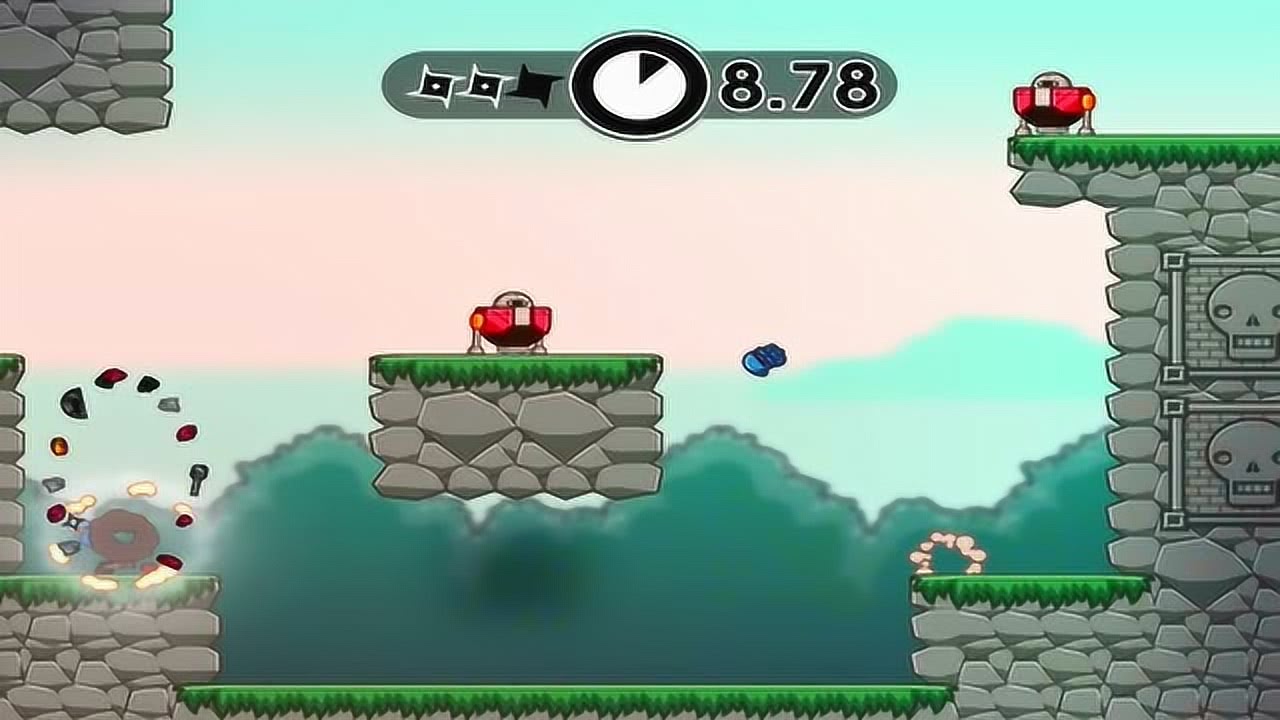This screenshot has height=720, width=1280.
Task: Click the red robot on the center platform
Action: (x=512, y=318)
